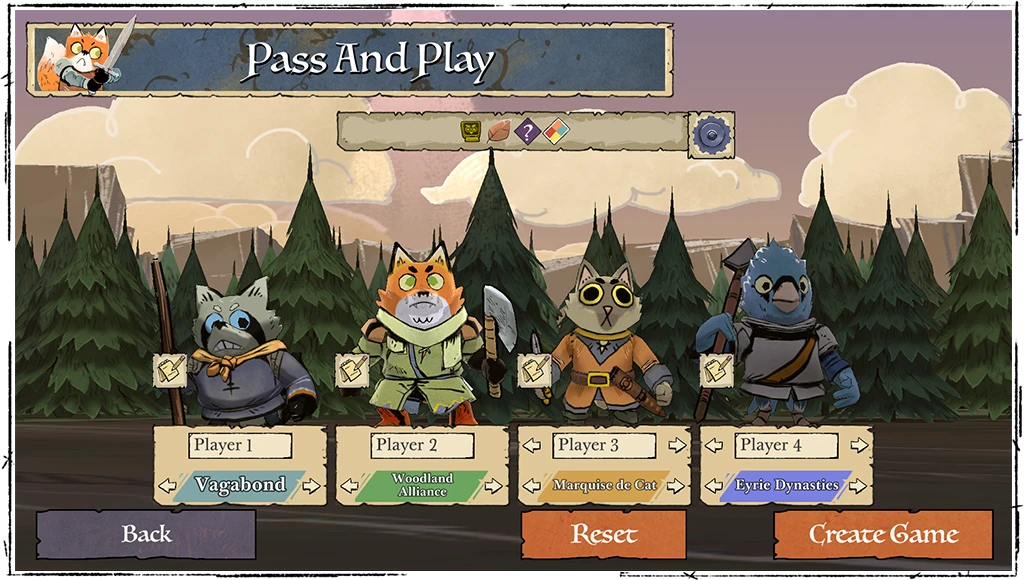Screen dimensions: 1024x580
Task: Cycle Vagabond faction to the previous option
Action: [168, 486]
